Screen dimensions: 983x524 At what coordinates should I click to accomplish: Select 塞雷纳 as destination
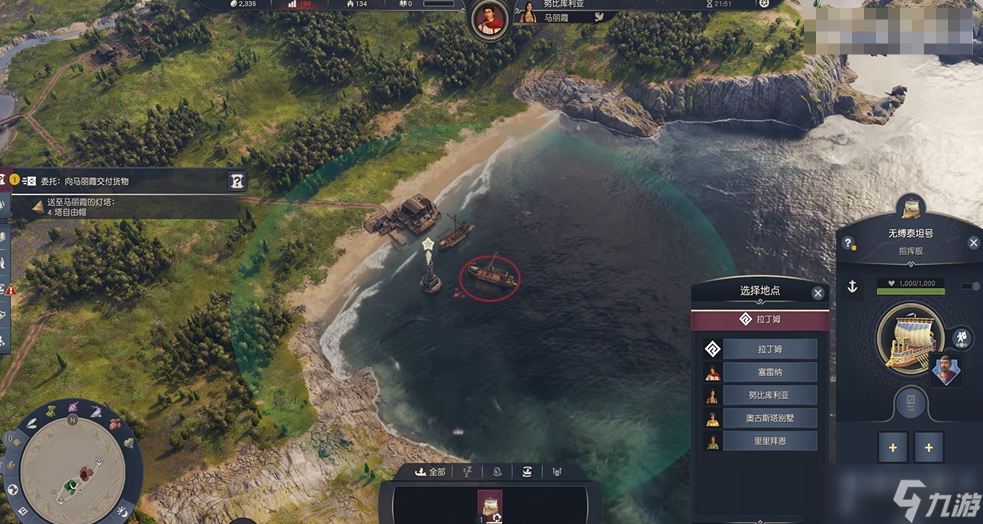(770, 372)
